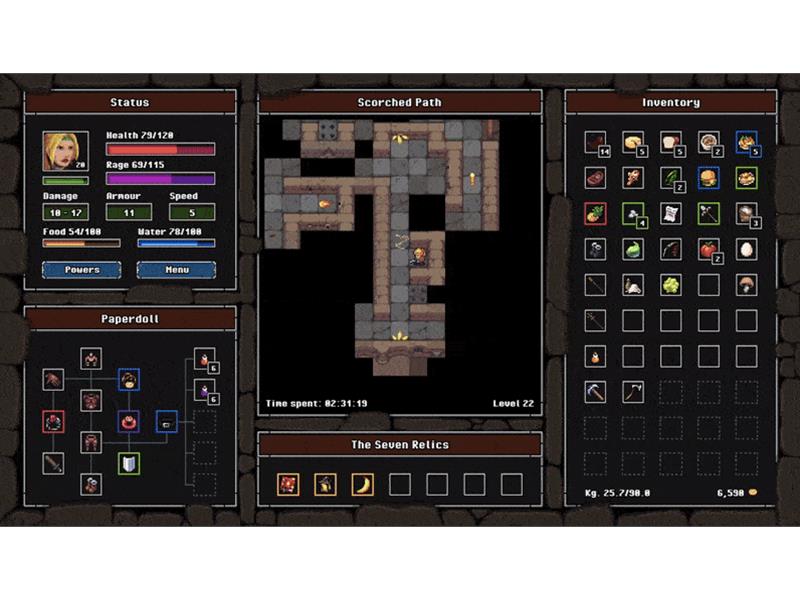
Task: Open the Powers panel
Action: click(81, 270)
